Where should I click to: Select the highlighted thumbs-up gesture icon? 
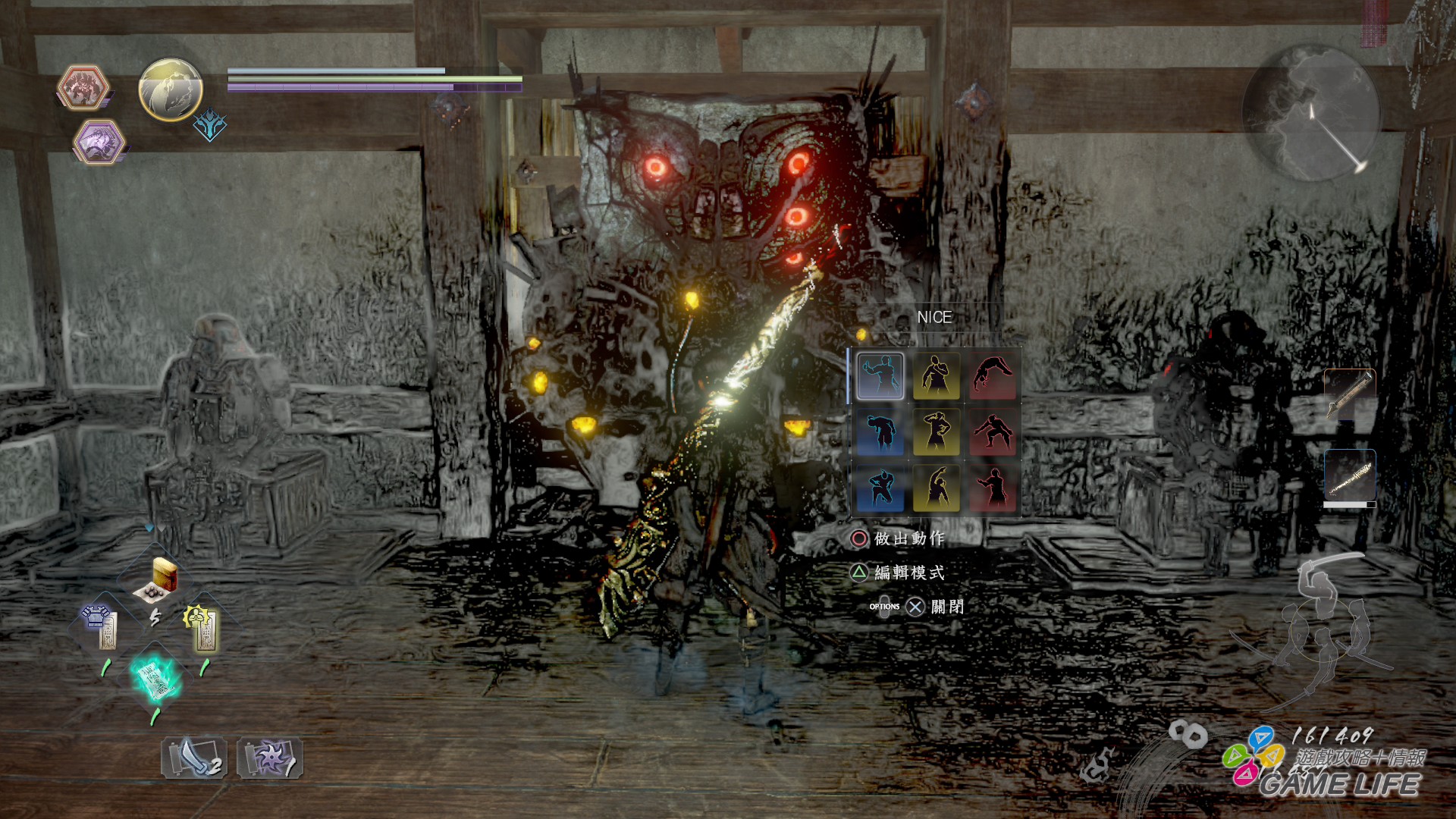(x=880, y=377)
